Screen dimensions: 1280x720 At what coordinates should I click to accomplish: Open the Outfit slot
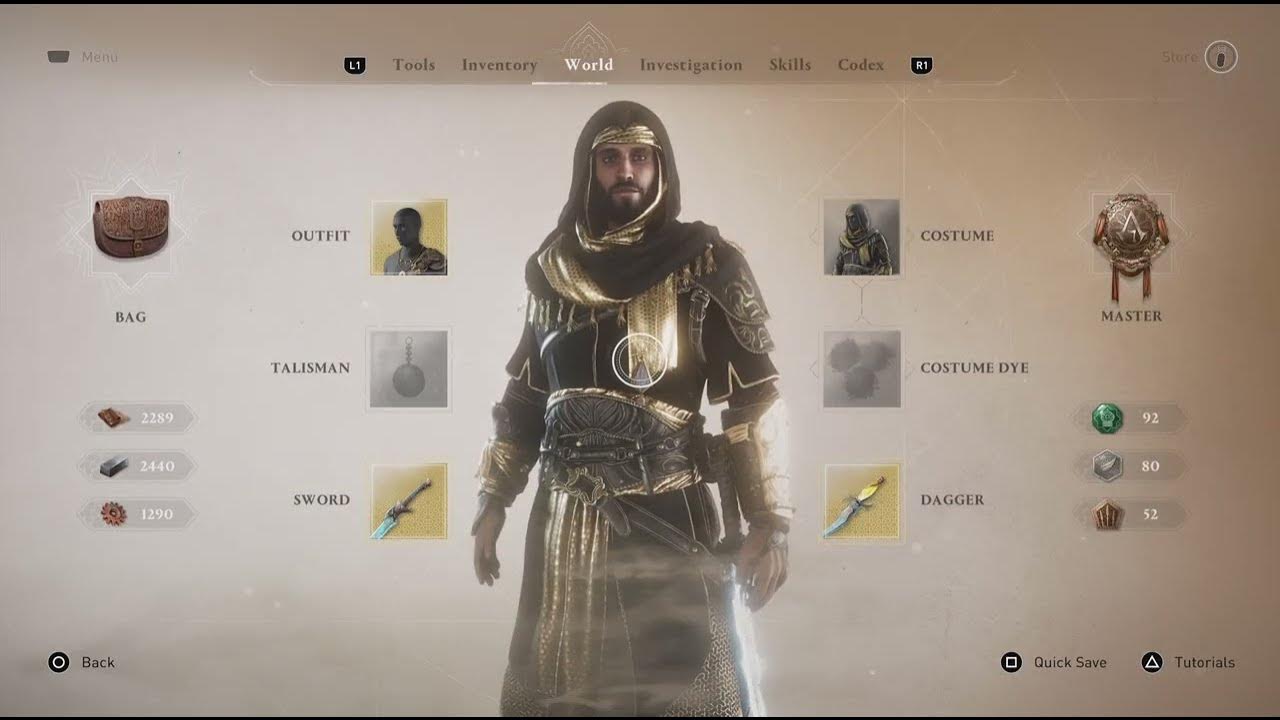coord(408,238)
